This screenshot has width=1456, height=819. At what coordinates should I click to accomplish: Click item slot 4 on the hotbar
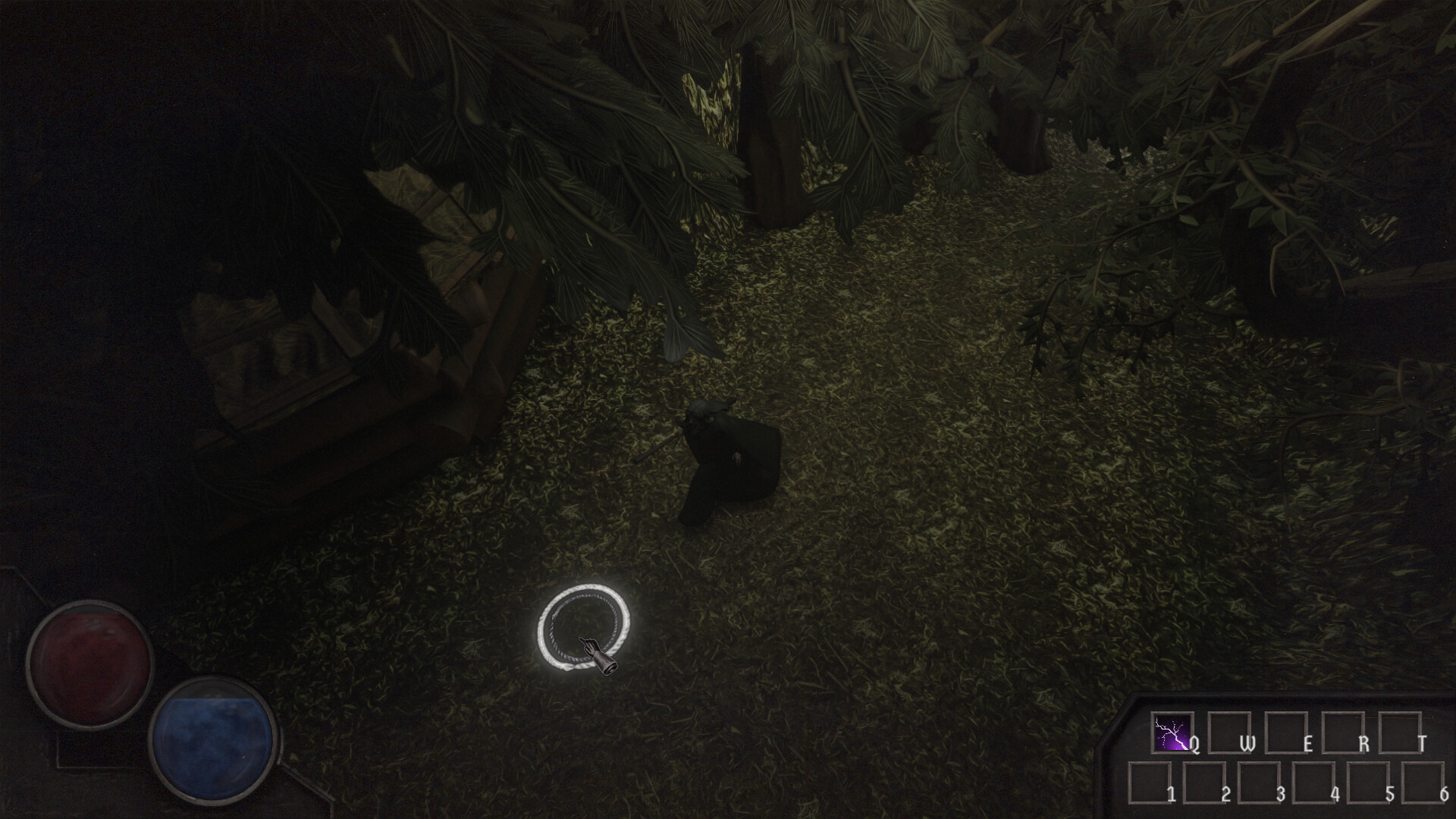coord(1313,783)
